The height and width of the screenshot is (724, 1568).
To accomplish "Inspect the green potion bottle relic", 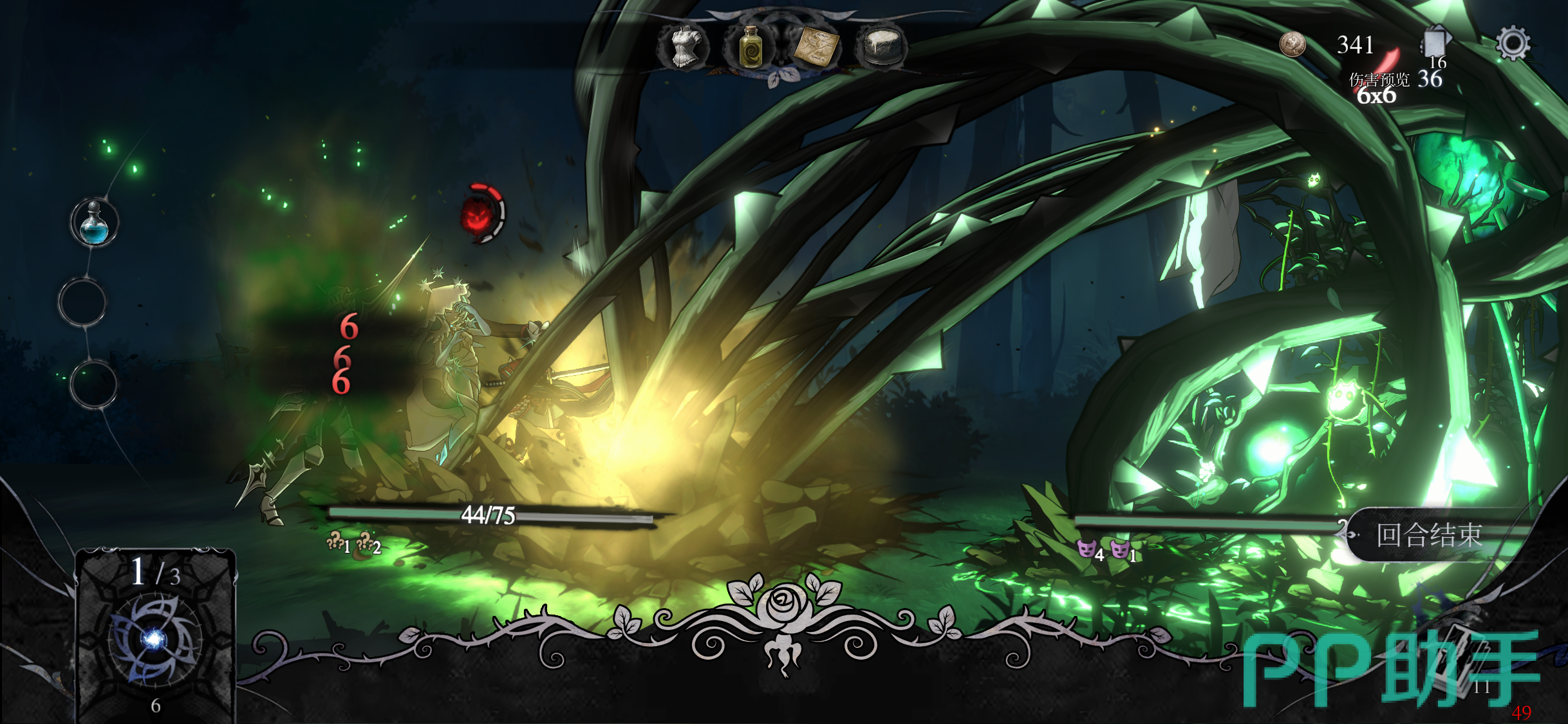I will pyautogui.click(x=750, y=46).
